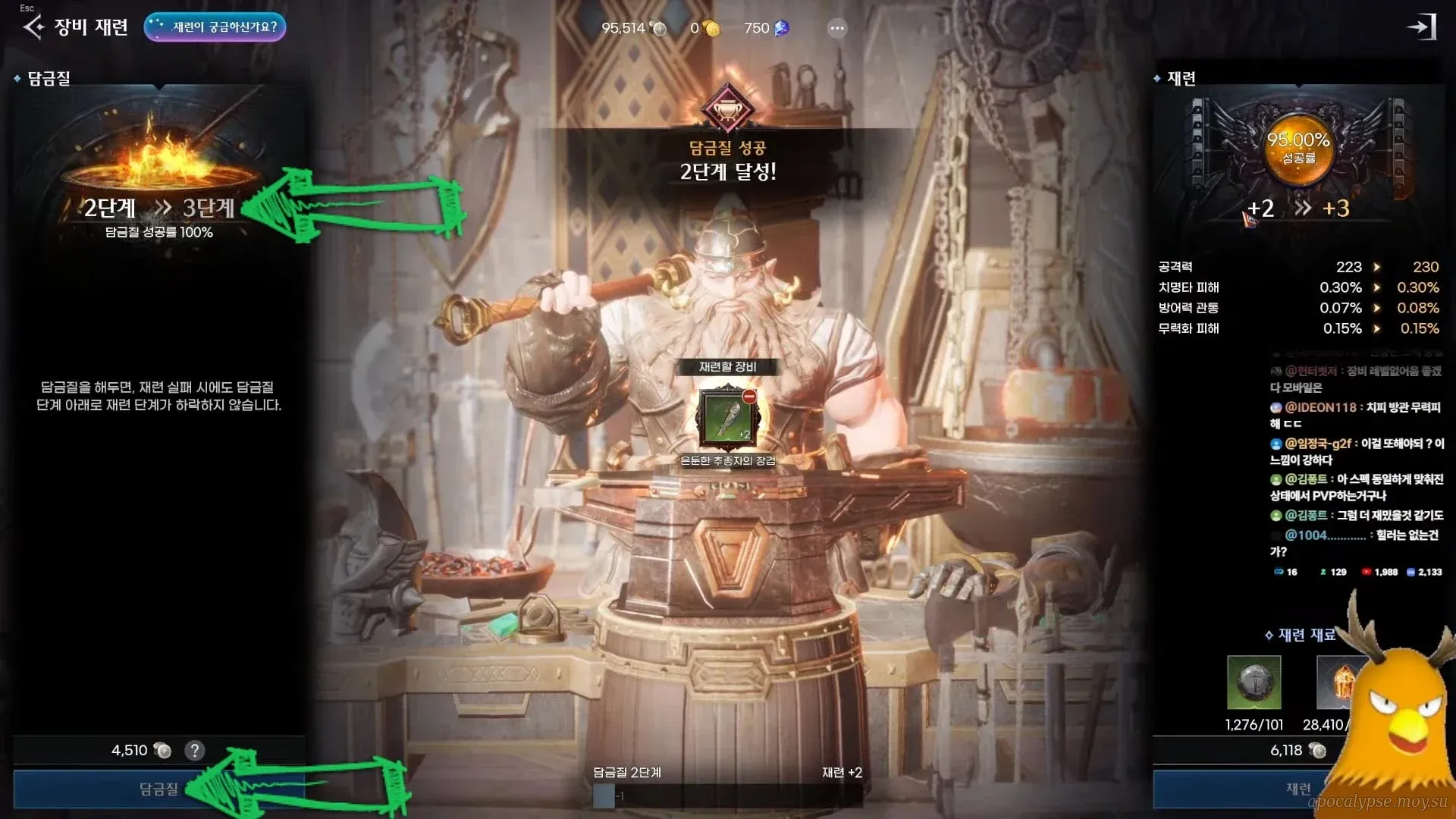Screen dimensions: 1456x819
Task: Show the 담금질 cost help question mark
Action: point(195,751)
